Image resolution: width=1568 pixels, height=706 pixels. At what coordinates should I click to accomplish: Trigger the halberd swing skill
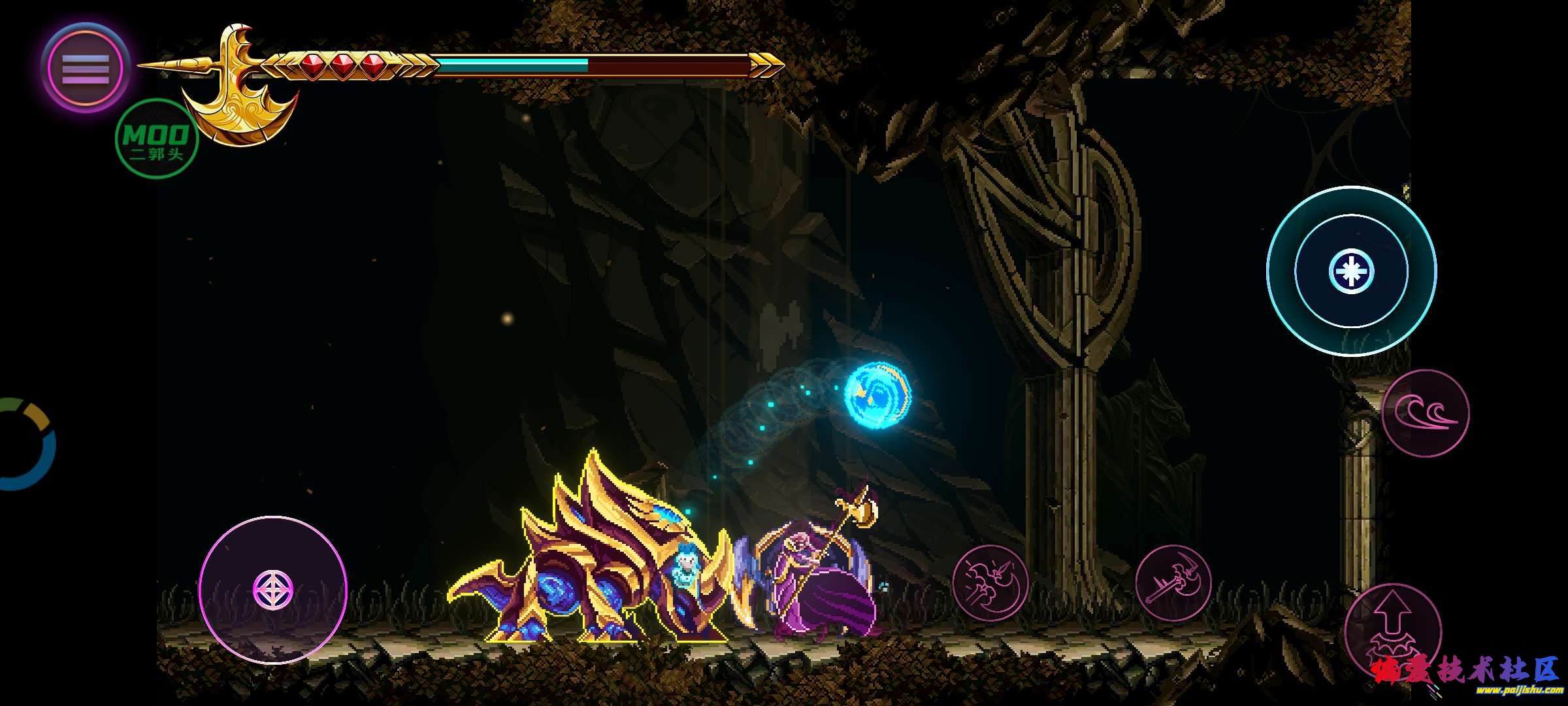coord(990,582)
